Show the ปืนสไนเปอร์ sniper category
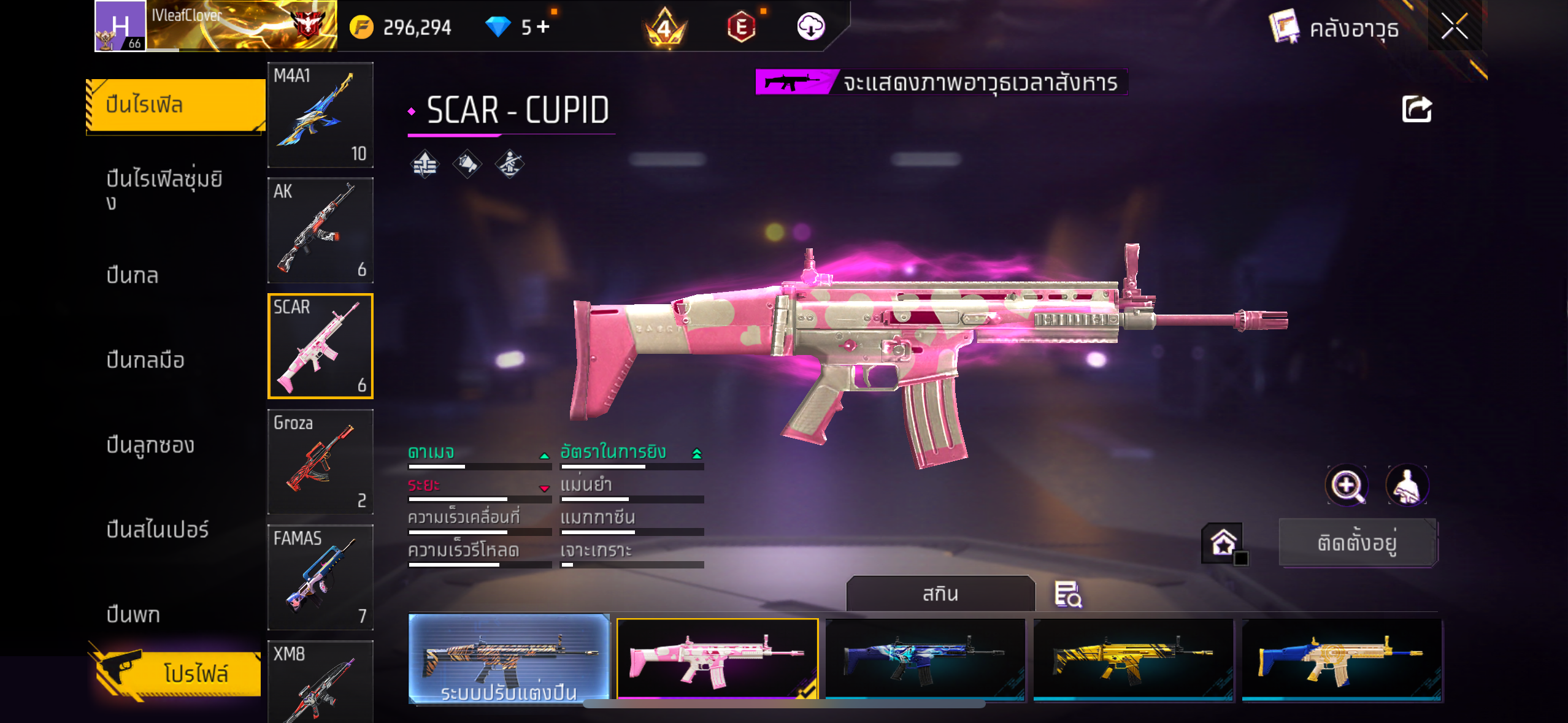 (158, 529)
